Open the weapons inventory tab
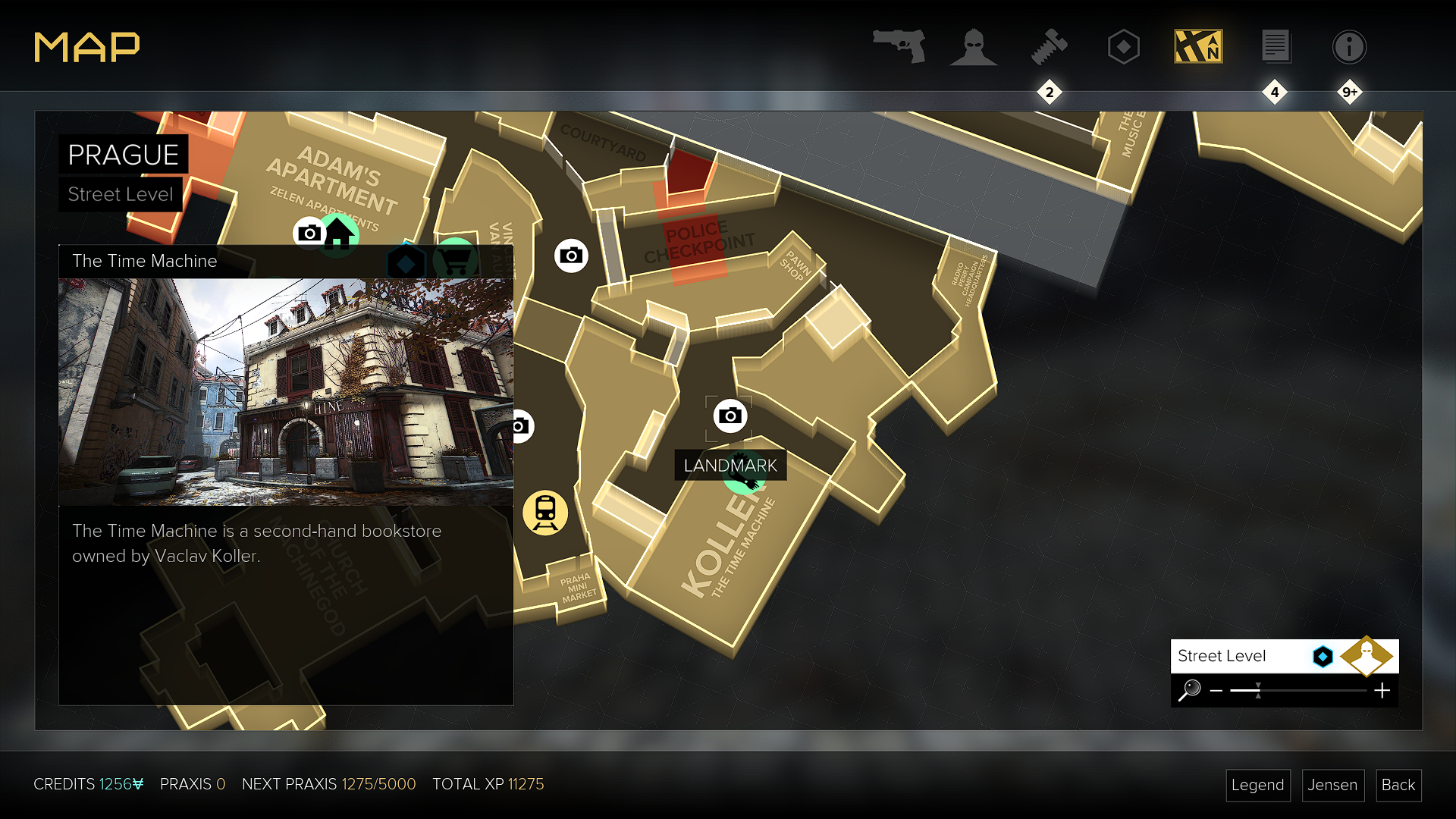This screenshot has height=819, width=1456. (899, 46)
